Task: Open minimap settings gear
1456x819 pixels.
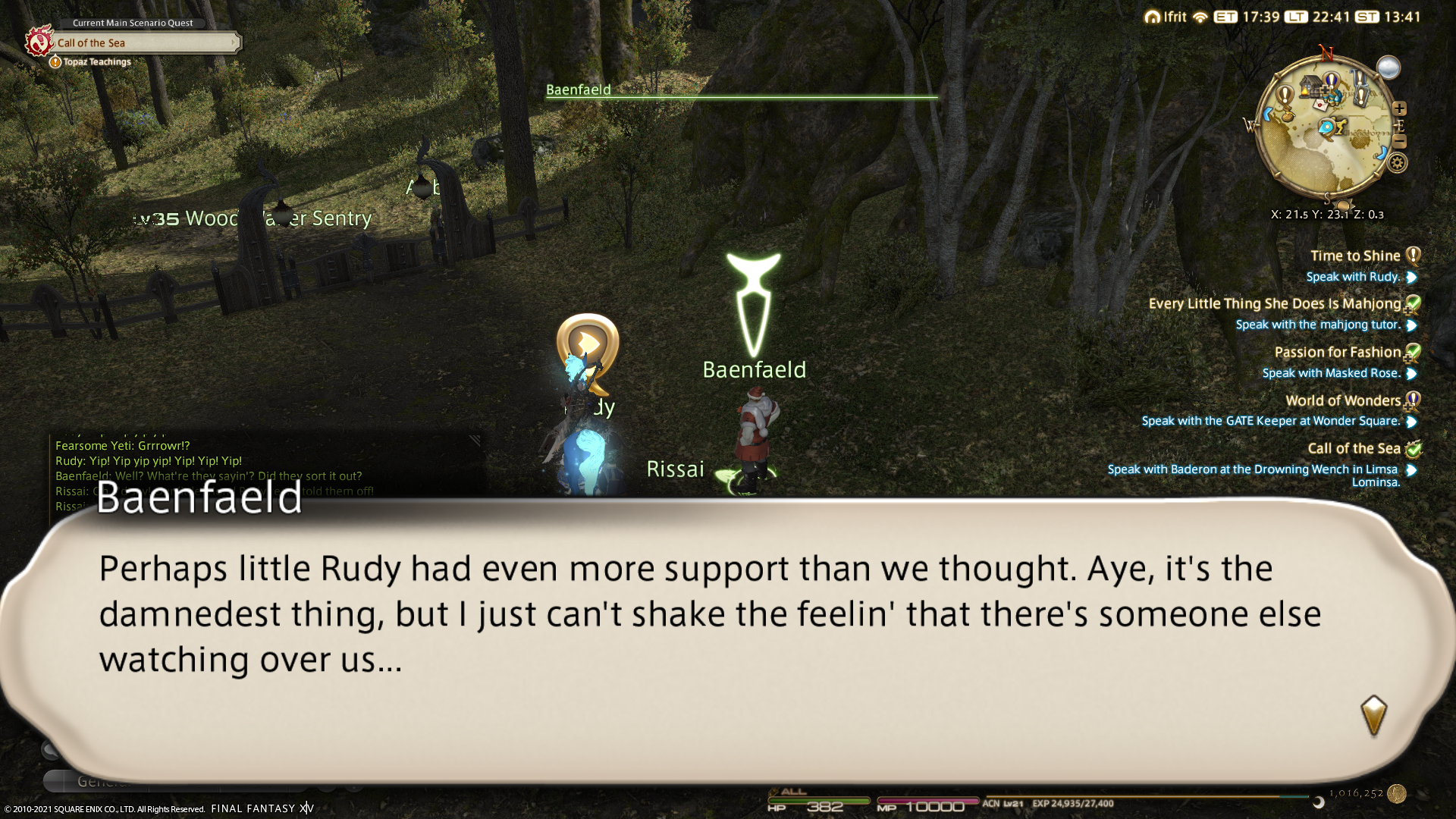Action: pos(1398,162)
